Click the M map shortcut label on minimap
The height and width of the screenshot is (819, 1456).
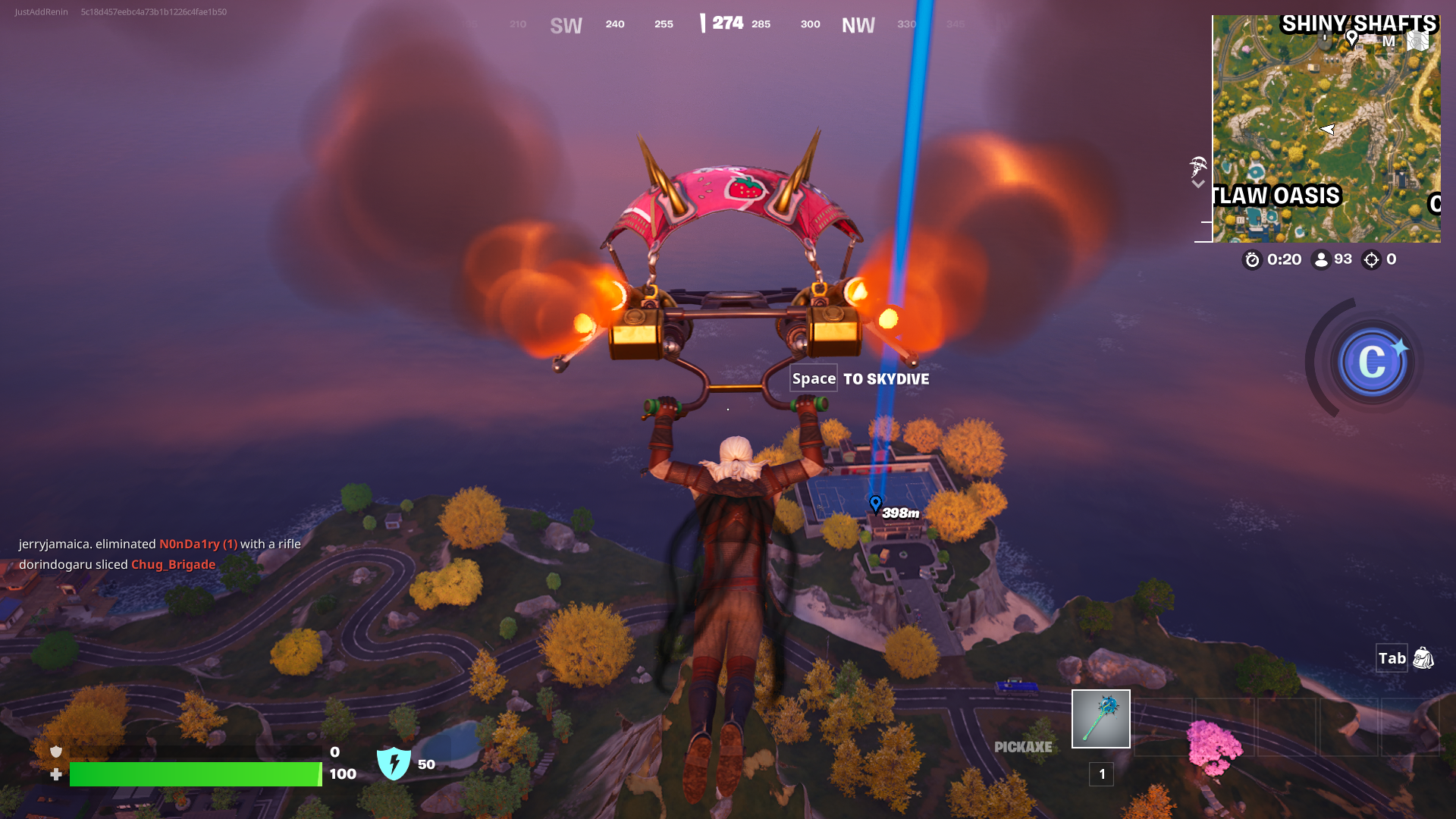pos(1389,41)
